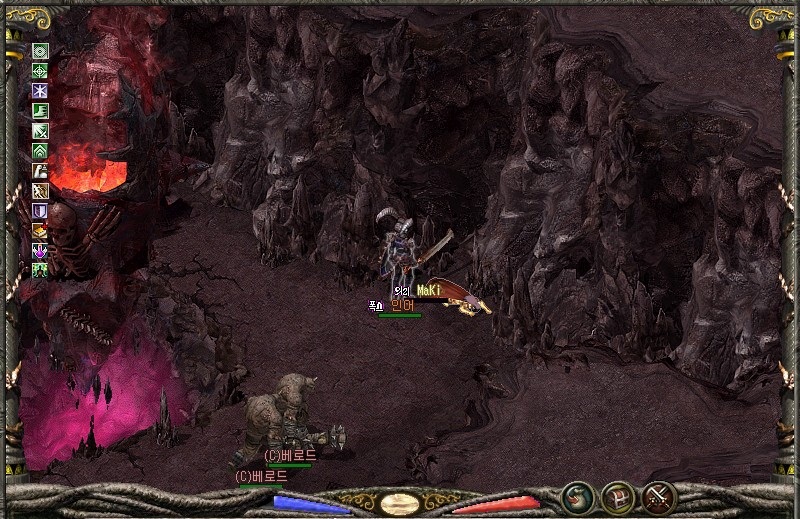The image size is (800, 519).
Task: Select the concentric circles buff icon
Action: (x=41, y=51)
